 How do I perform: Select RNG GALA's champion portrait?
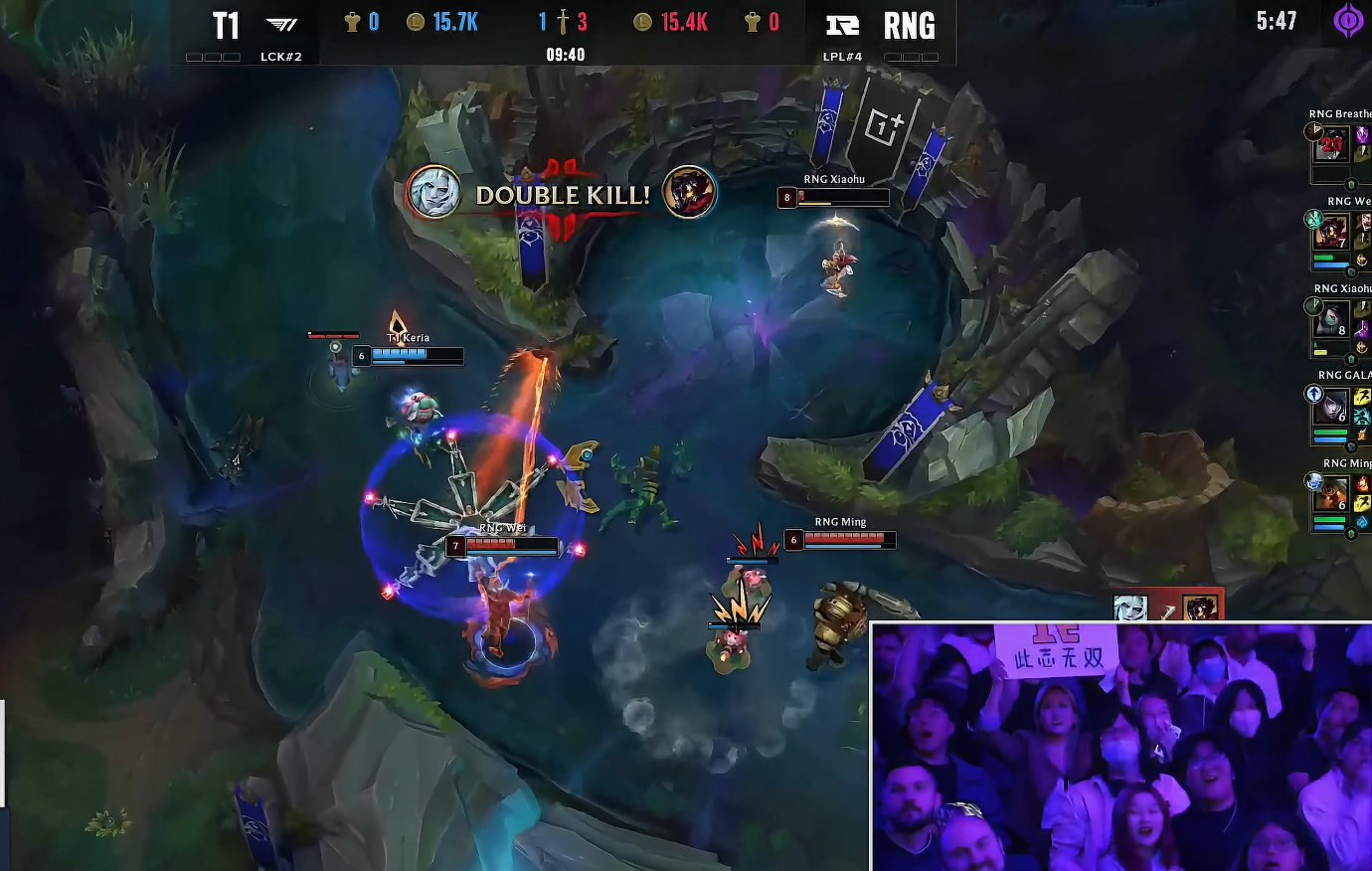coord(1331,408)
